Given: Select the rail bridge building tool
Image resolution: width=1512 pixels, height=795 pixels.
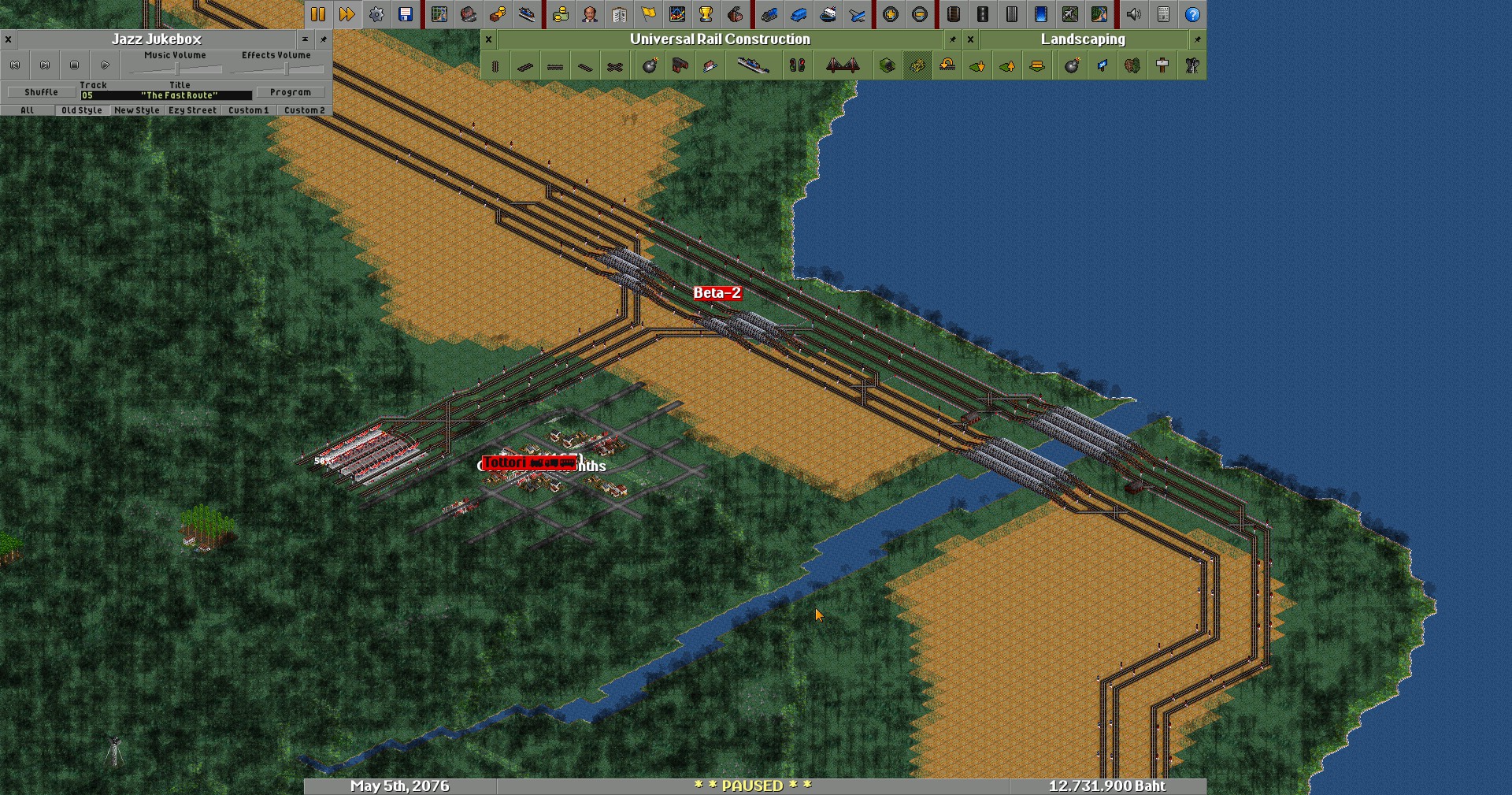Looking at the screenshot, I should click(x=842, y=66).
